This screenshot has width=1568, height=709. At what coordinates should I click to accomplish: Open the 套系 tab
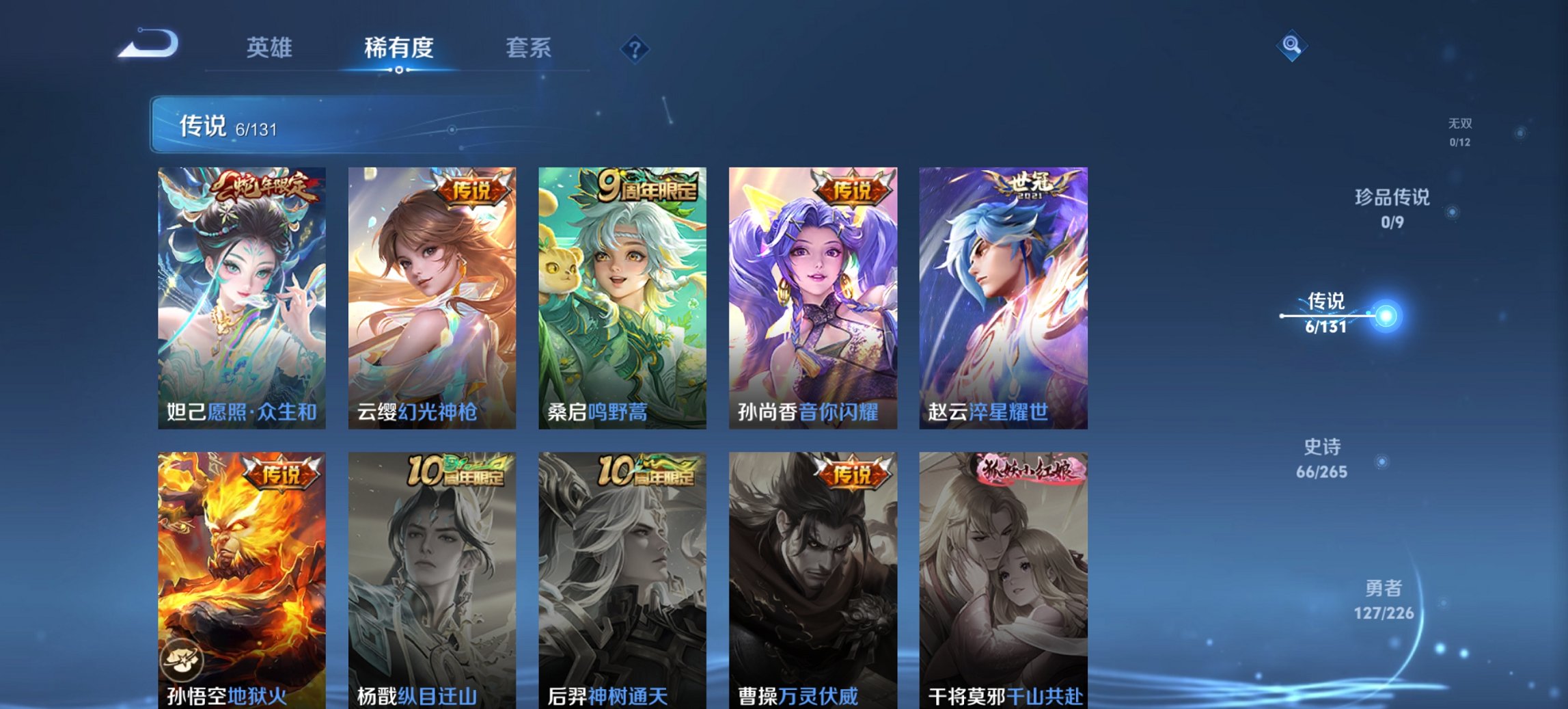coord(528,49)
